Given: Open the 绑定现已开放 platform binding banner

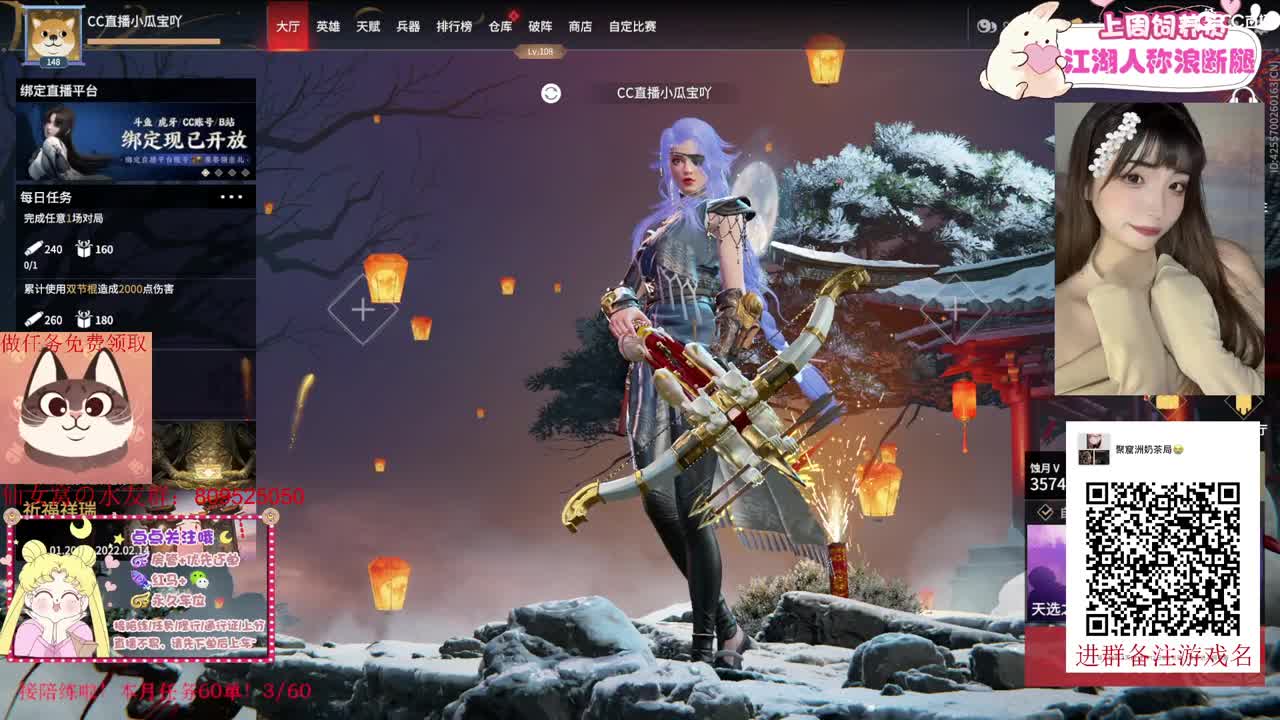Looking at the screenshot, I should 135,140.
